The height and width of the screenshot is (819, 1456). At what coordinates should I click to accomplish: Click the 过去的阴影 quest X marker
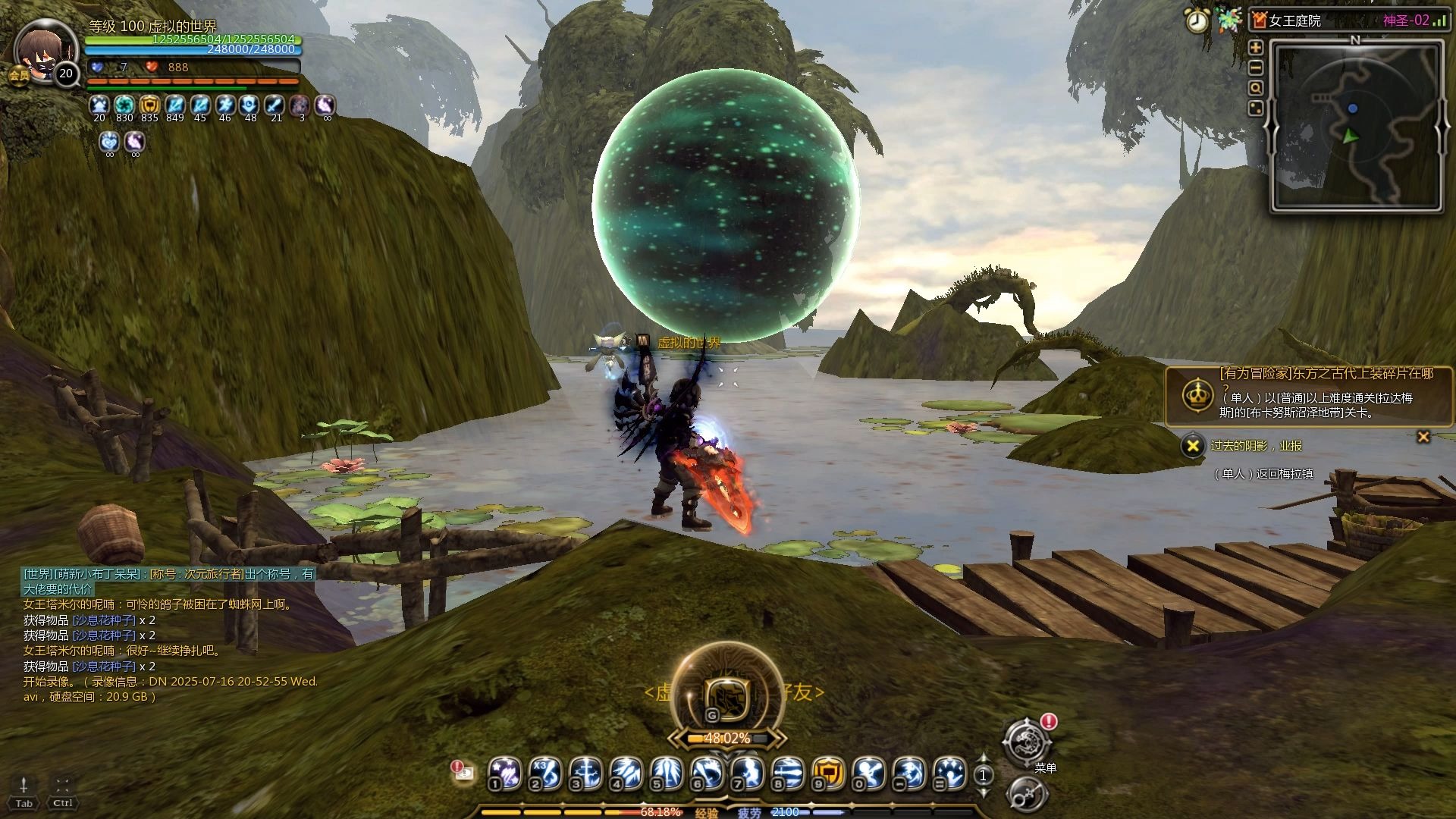click(1193, 446)
